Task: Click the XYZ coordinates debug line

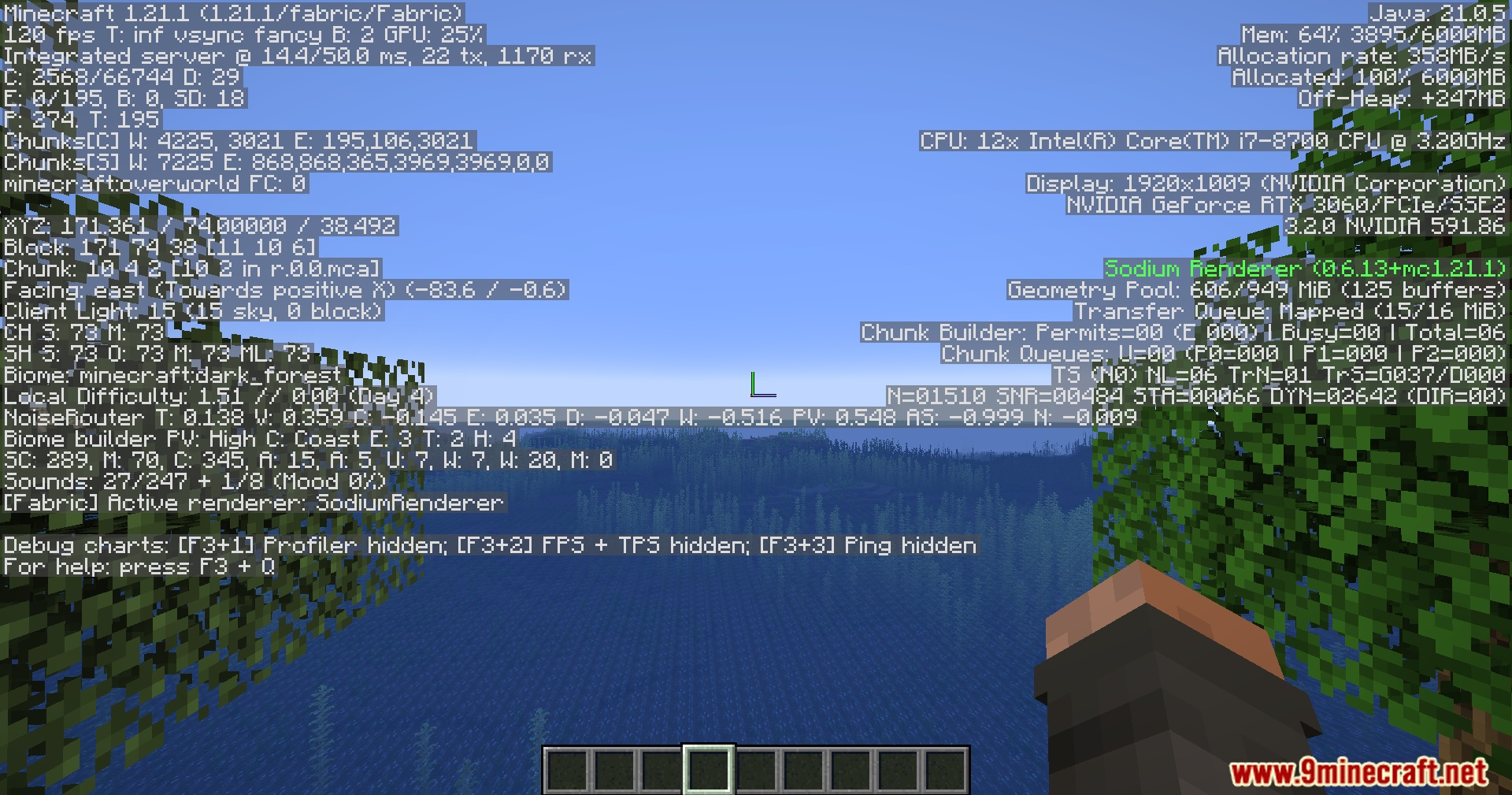Action: (199, 226)
